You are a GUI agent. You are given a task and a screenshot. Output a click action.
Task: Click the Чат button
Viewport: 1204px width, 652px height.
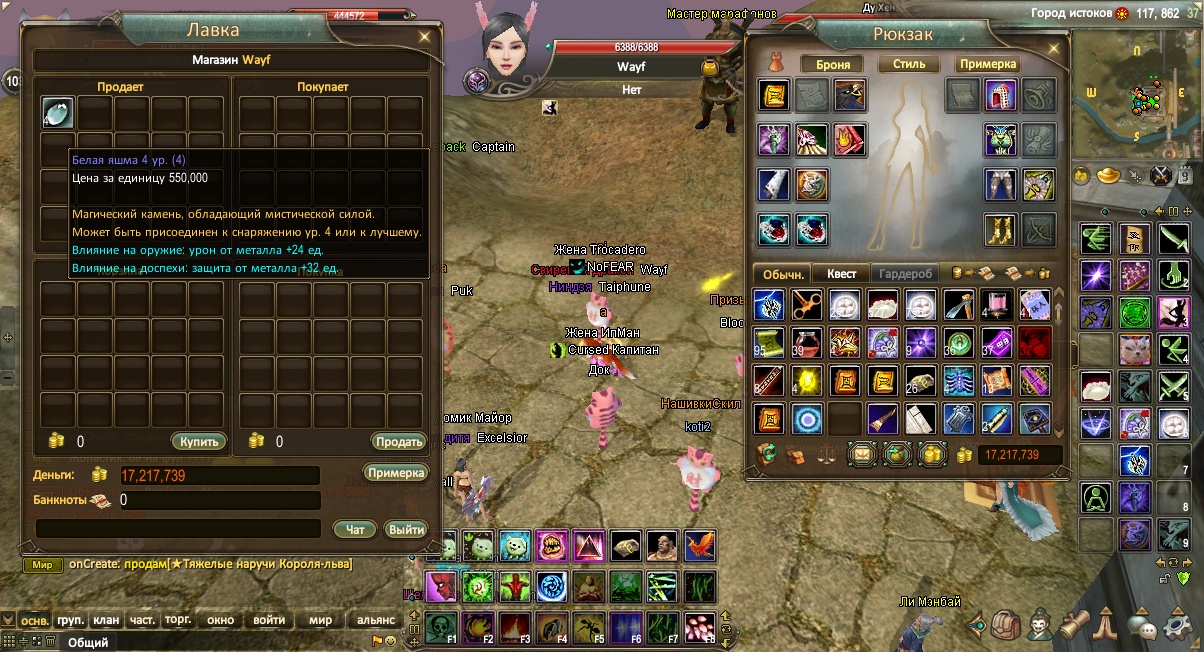[x=355, y=529]
